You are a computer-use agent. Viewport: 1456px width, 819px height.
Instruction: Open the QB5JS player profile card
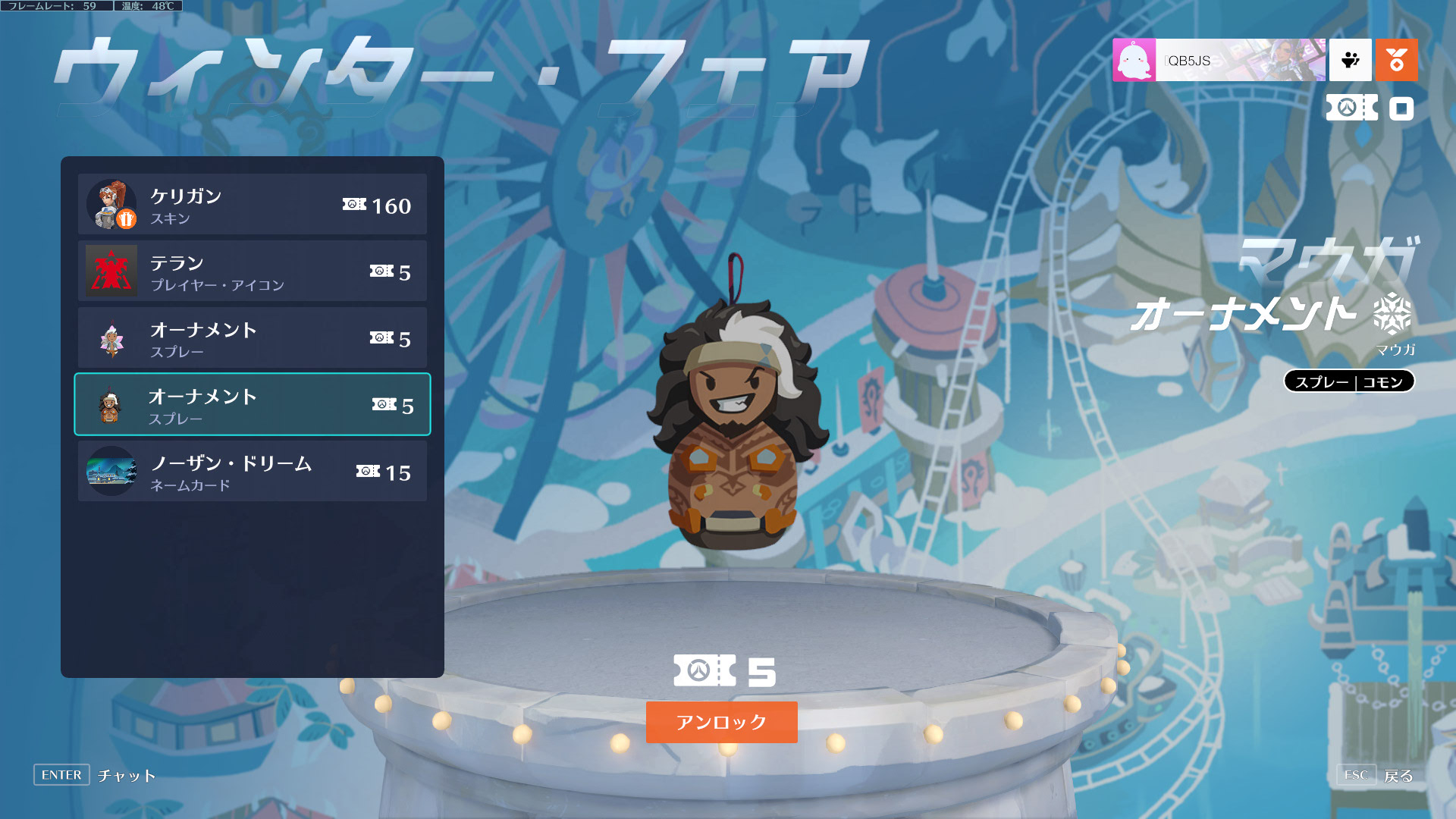pos(1219,60)
